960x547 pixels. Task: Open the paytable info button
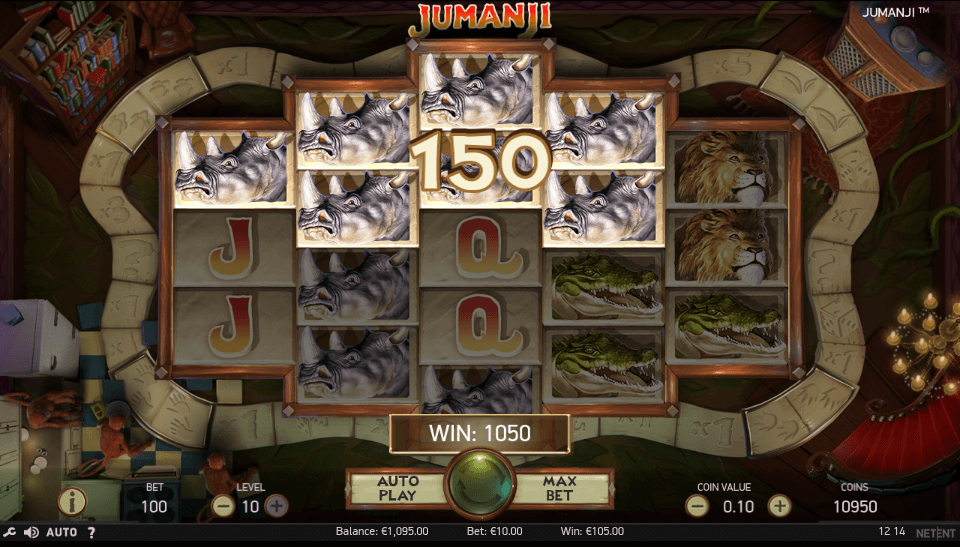(73, 500)
